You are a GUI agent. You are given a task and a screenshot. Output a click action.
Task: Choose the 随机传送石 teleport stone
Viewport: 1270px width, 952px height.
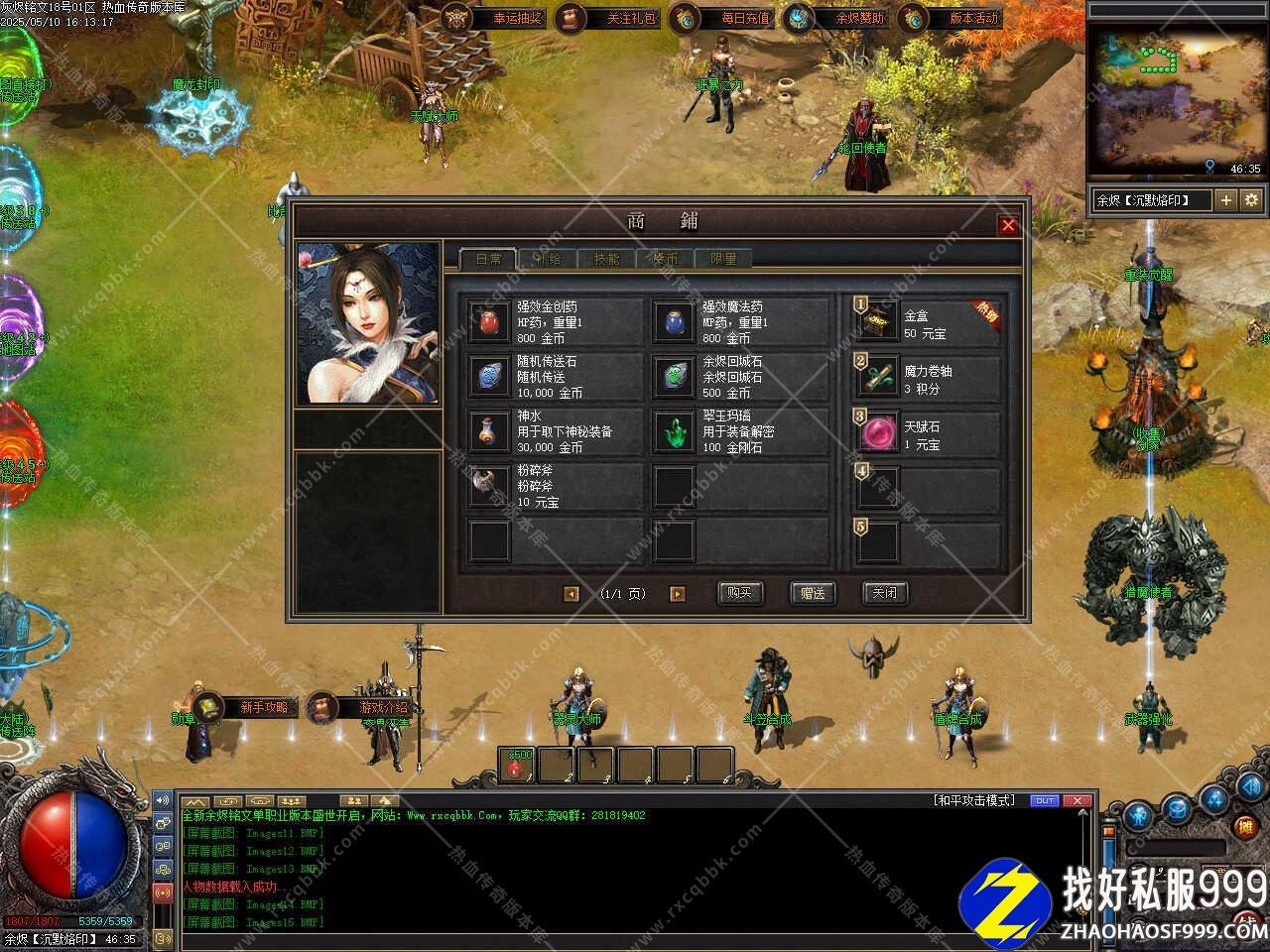(x=490, y=377)
